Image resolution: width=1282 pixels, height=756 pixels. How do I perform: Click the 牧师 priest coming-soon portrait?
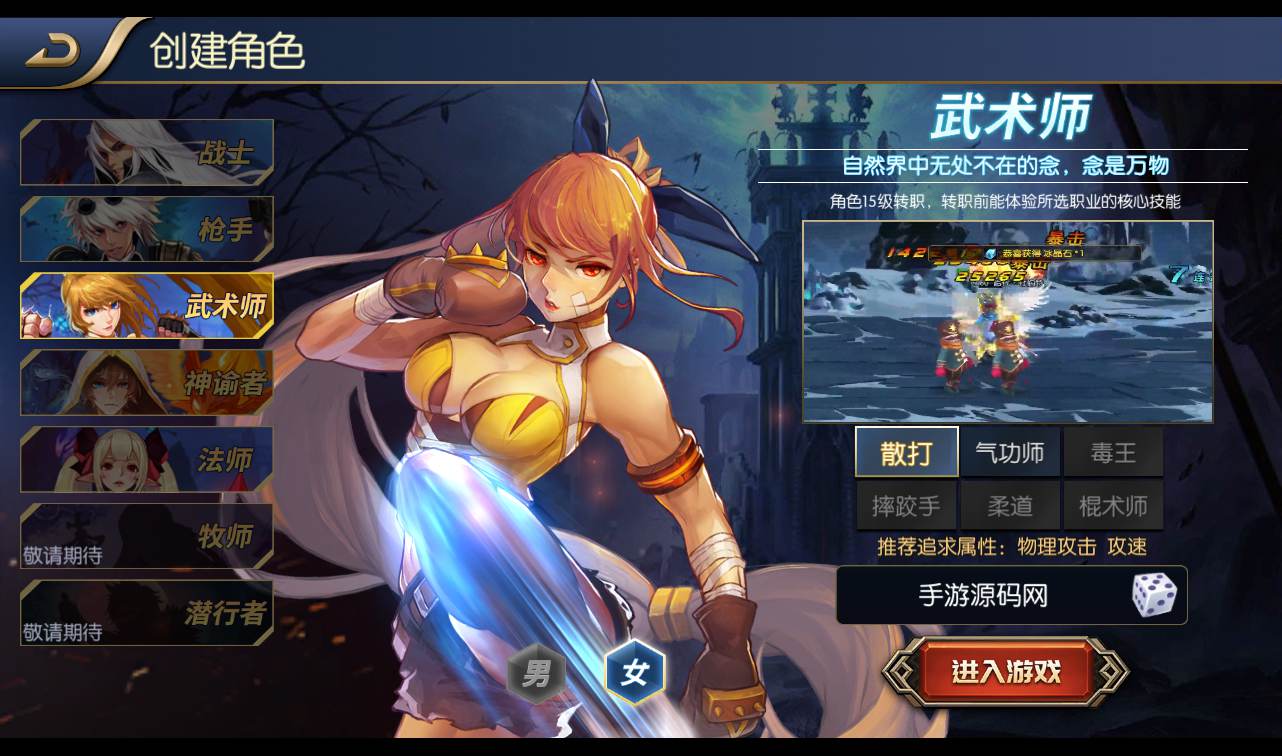click(x=146, y=536)
